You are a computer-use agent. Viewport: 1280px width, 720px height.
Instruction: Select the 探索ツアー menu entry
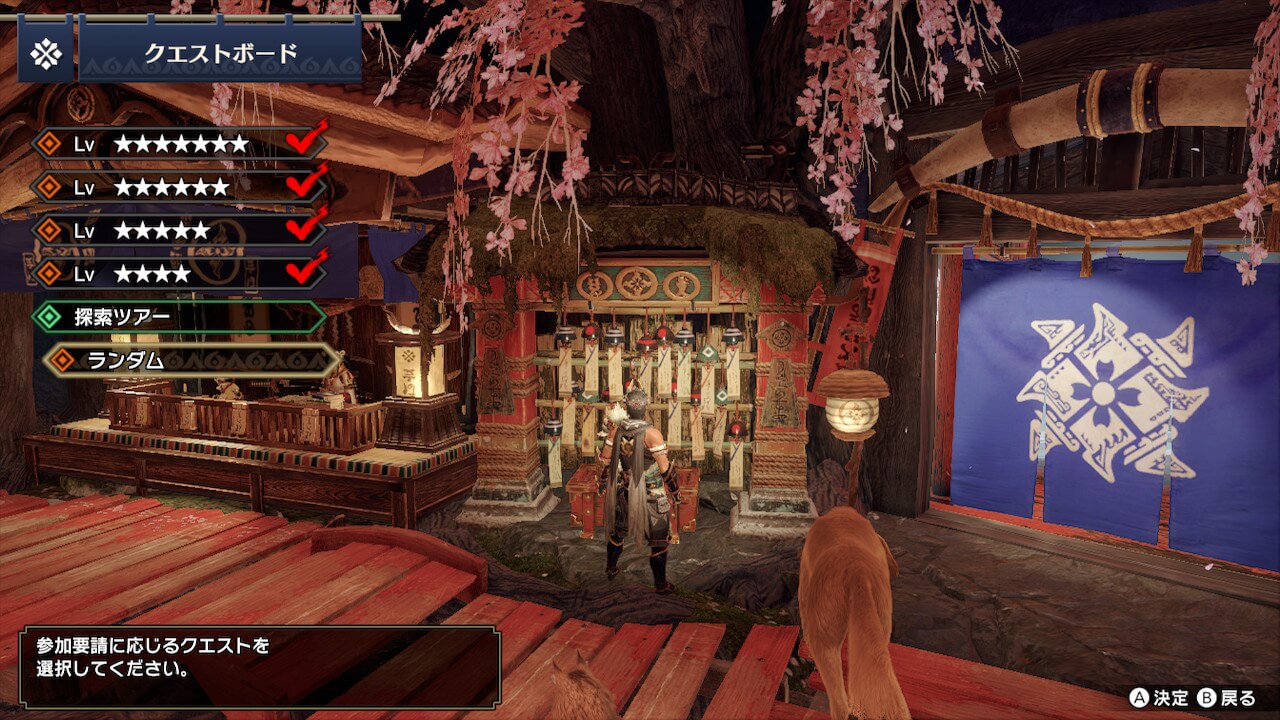[x=180, y=318]
